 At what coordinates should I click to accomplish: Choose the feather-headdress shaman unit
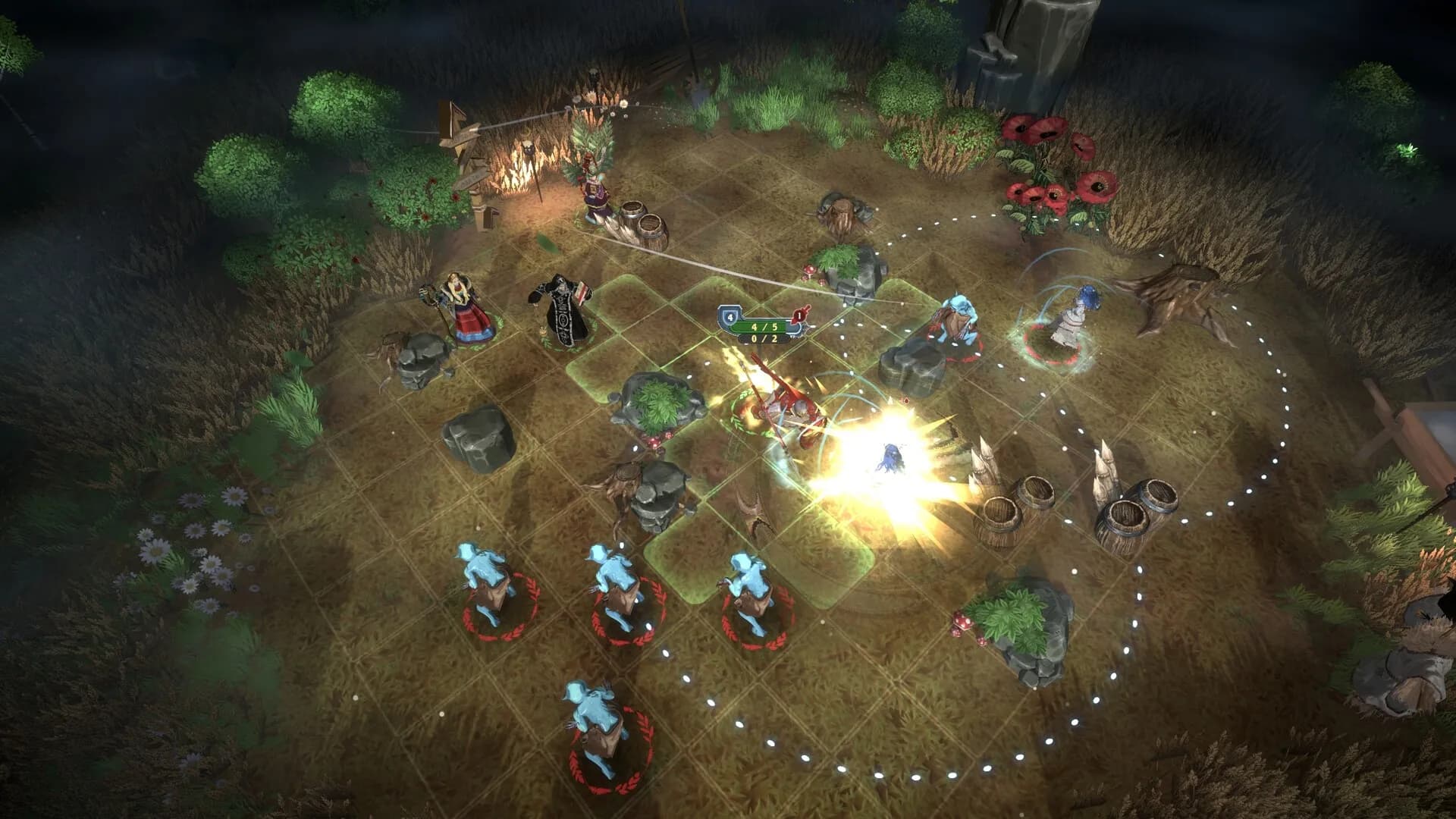(596, 180)
